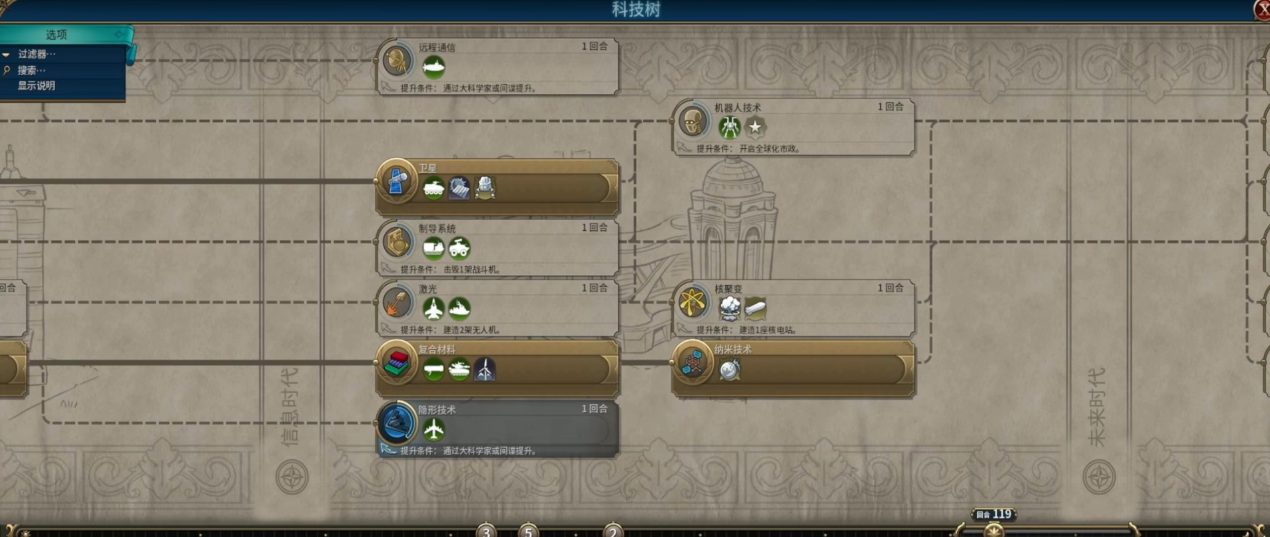This screenshot has height=537, width=1270.
Task: Close the tech tree with the X button
Action: 1261,9
